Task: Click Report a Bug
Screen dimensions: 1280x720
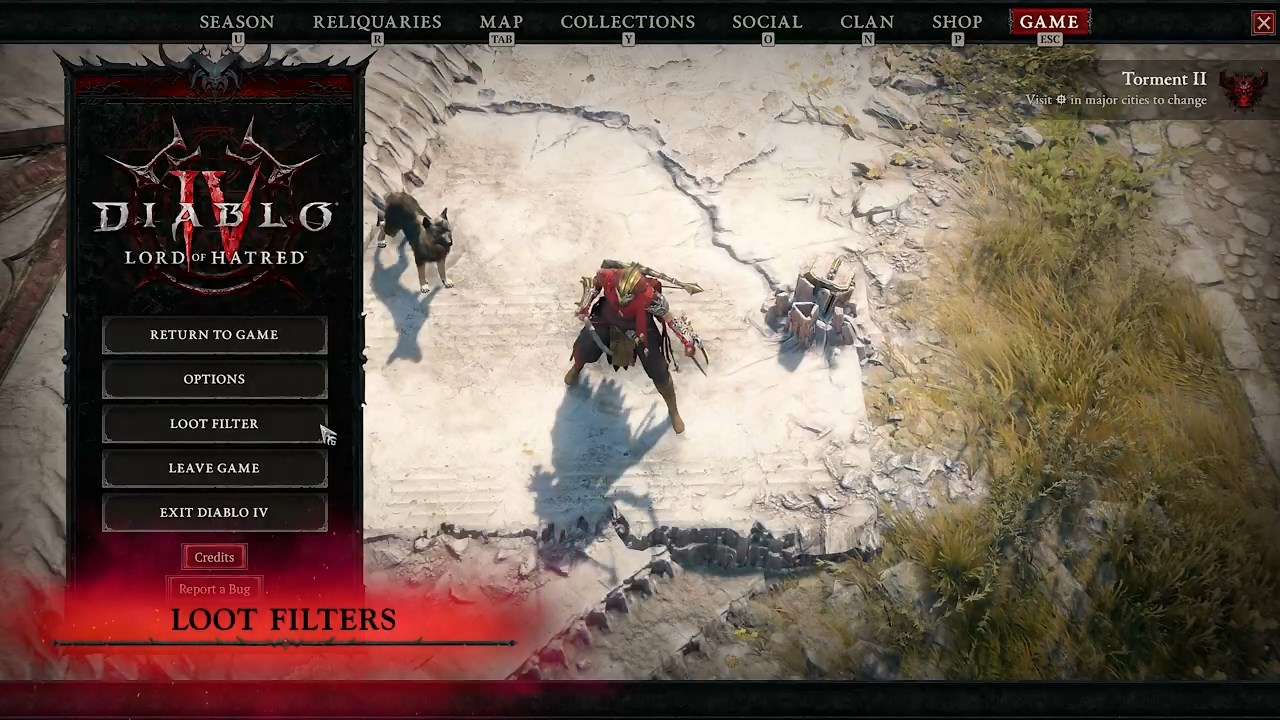Action: 214,589
